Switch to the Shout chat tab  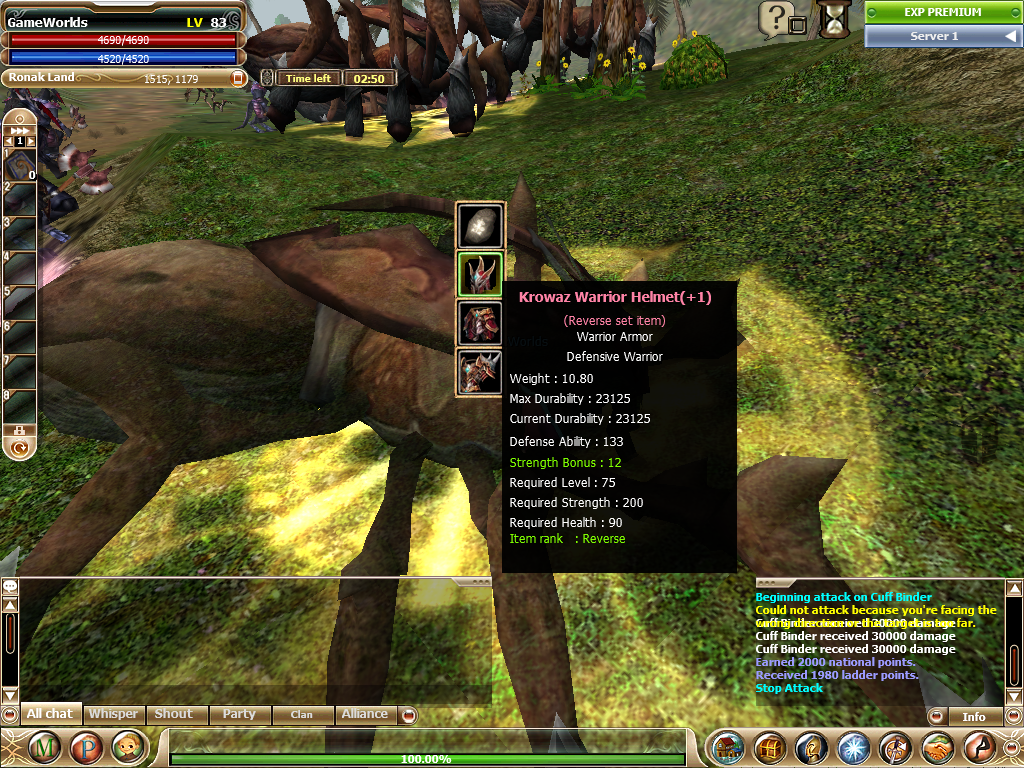click(173, 714)
